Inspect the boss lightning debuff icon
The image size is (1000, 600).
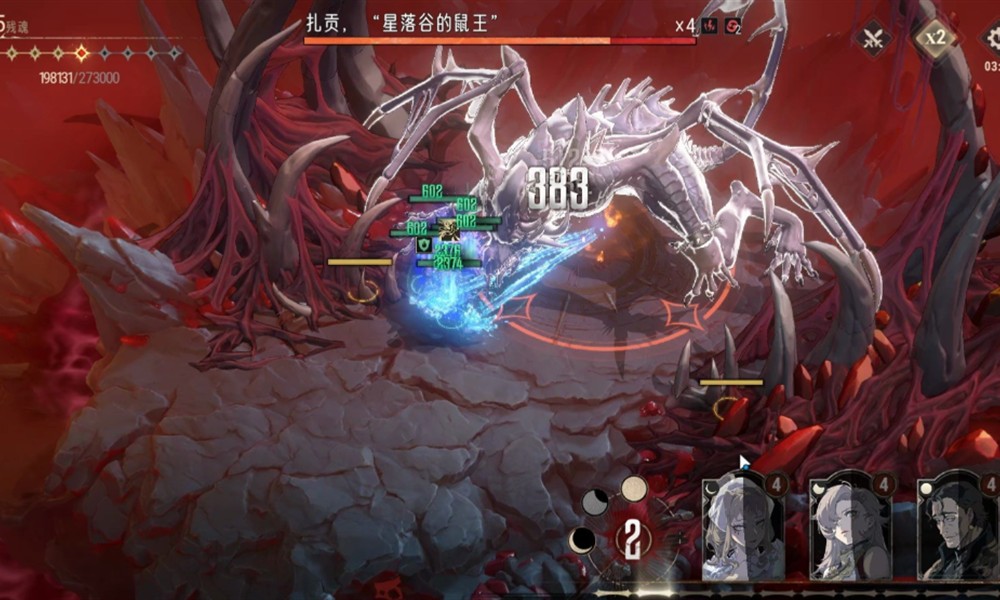click(x=710, y=25)
